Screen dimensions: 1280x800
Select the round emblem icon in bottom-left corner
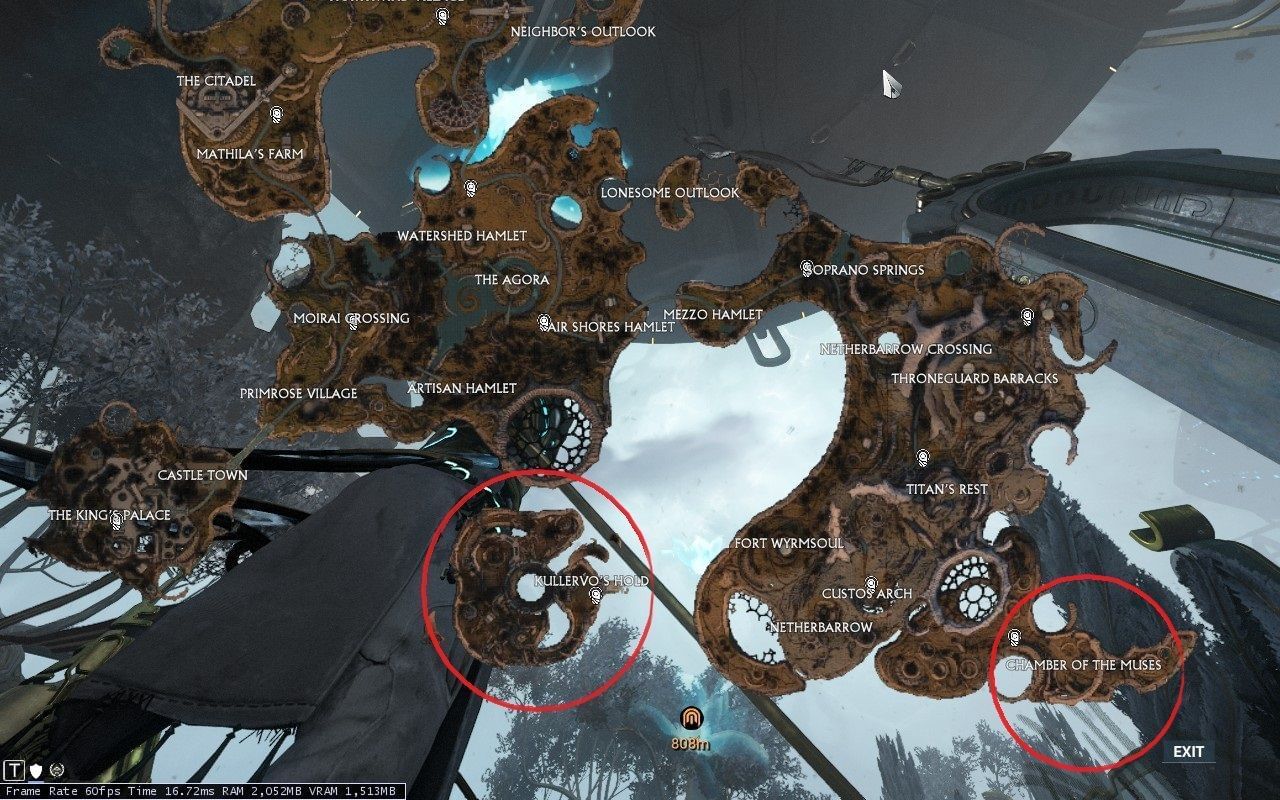point(59,771)
